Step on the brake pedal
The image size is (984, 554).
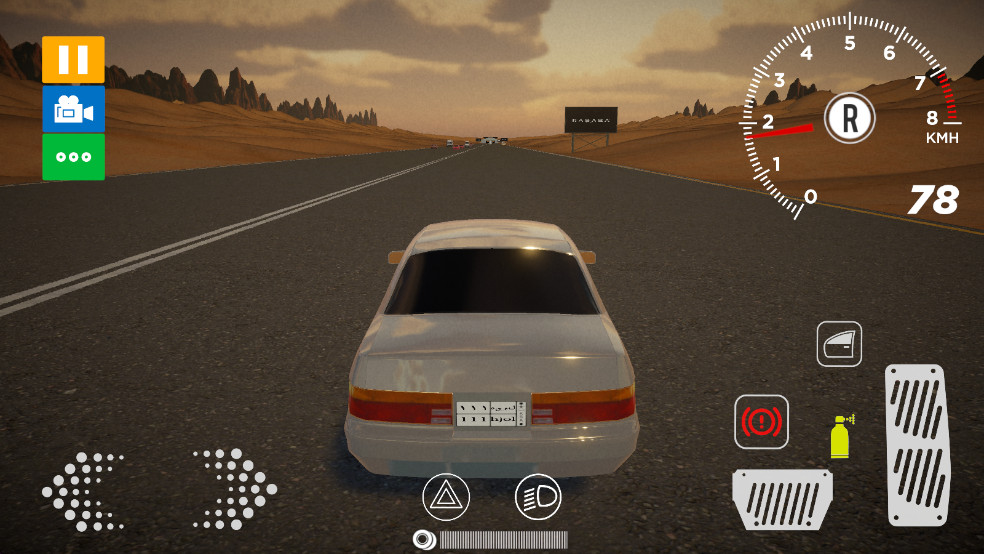(782, 499)
